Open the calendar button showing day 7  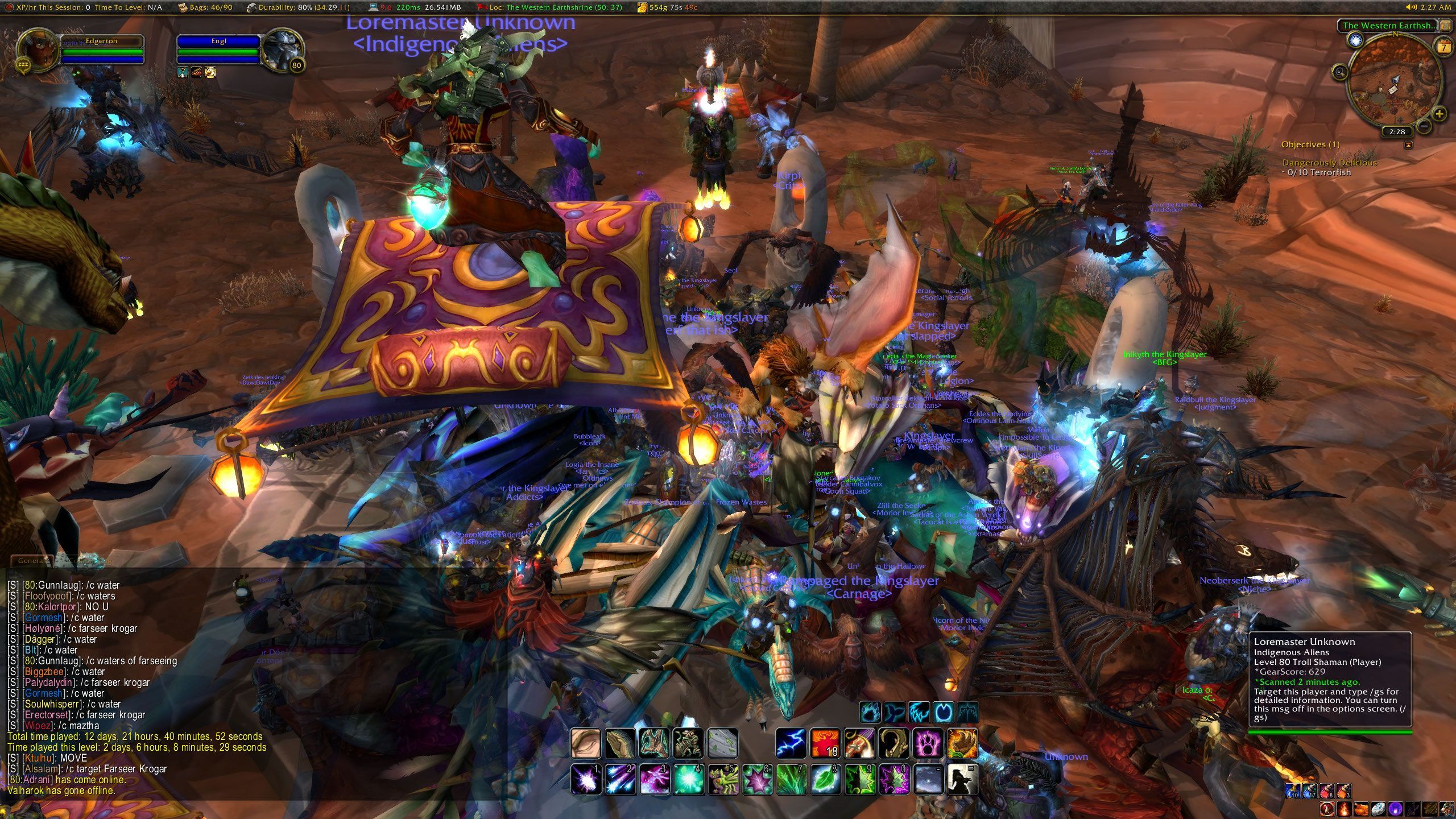coord(1443,47)
